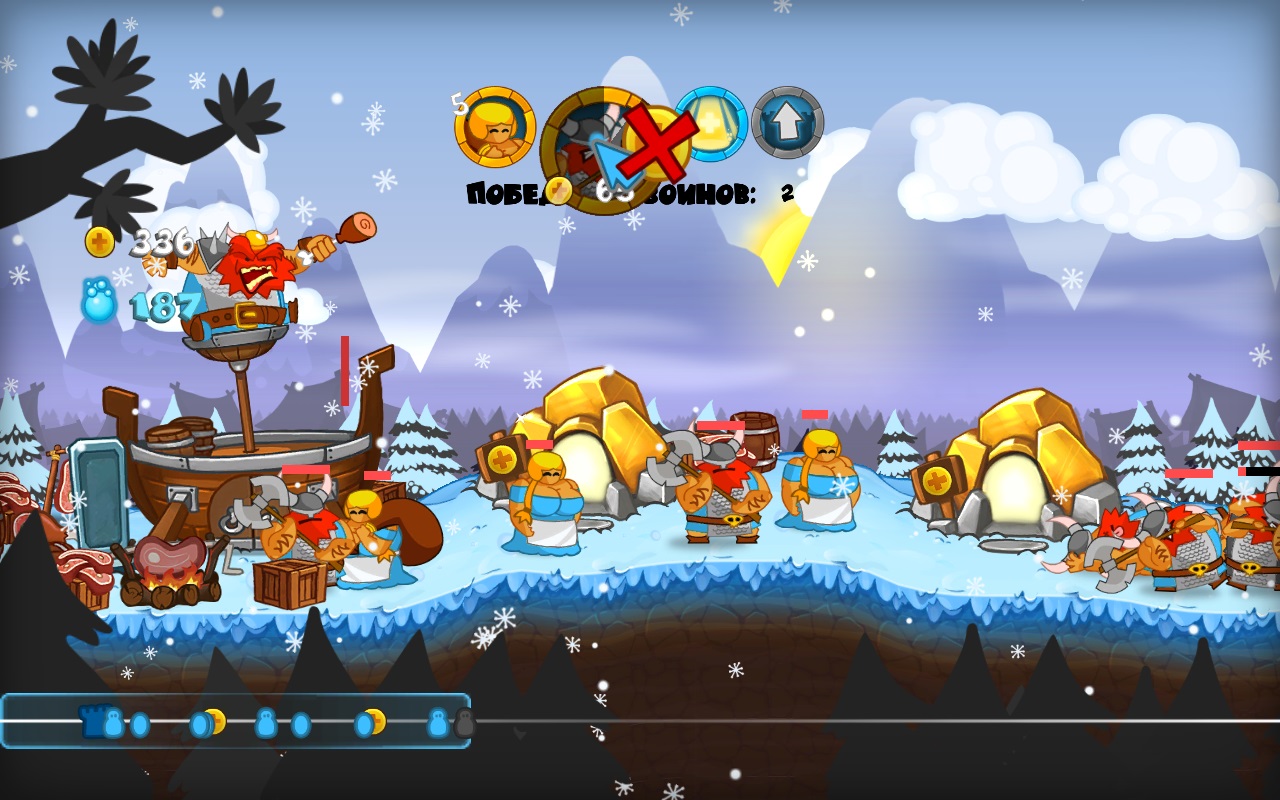Click the battlefield minimap strip
The height and width of the screenshot is (800, 1280).
tap(236, 721)
